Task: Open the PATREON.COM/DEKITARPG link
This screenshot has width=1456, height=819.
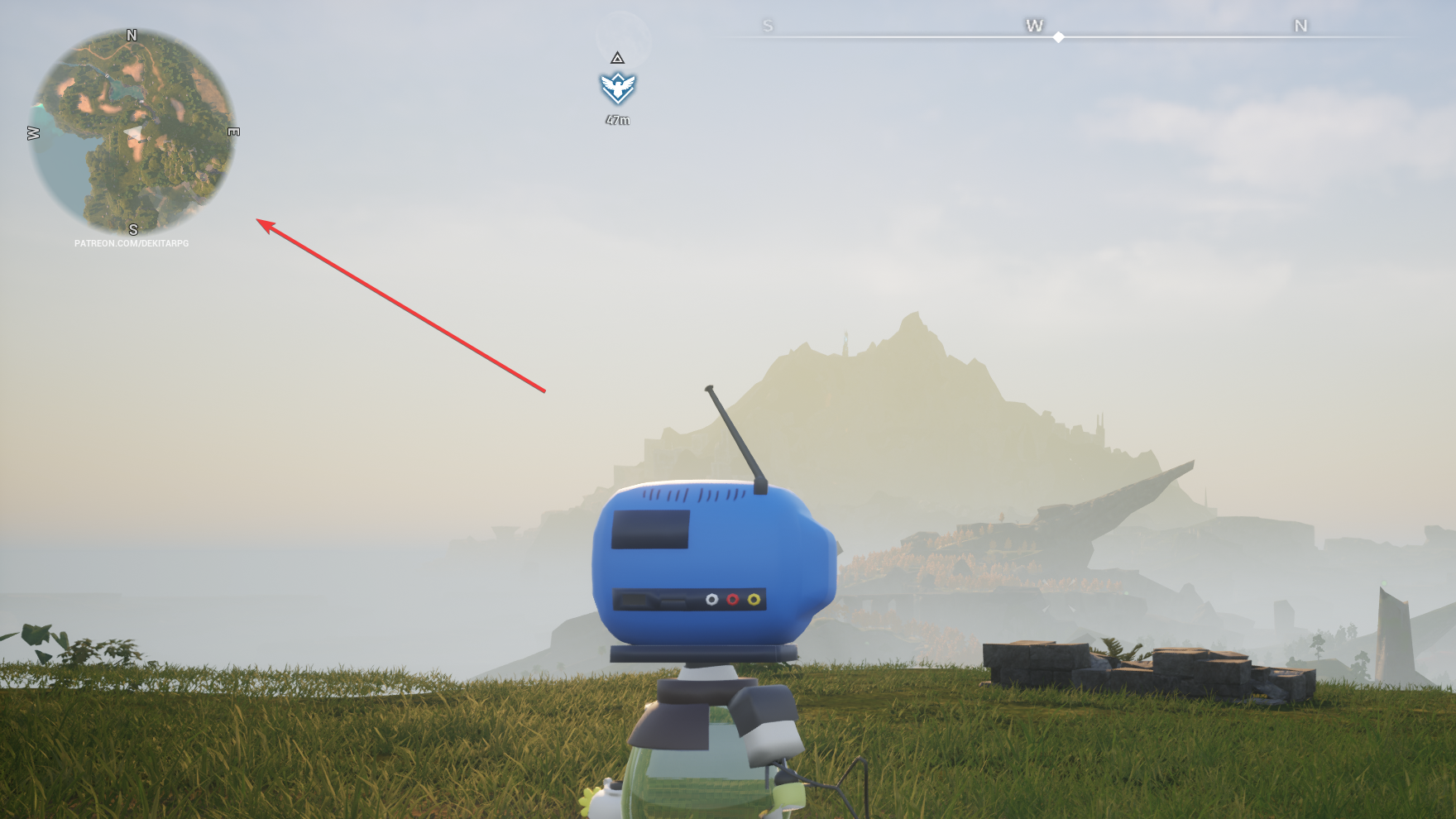Action: click(132, 244)
